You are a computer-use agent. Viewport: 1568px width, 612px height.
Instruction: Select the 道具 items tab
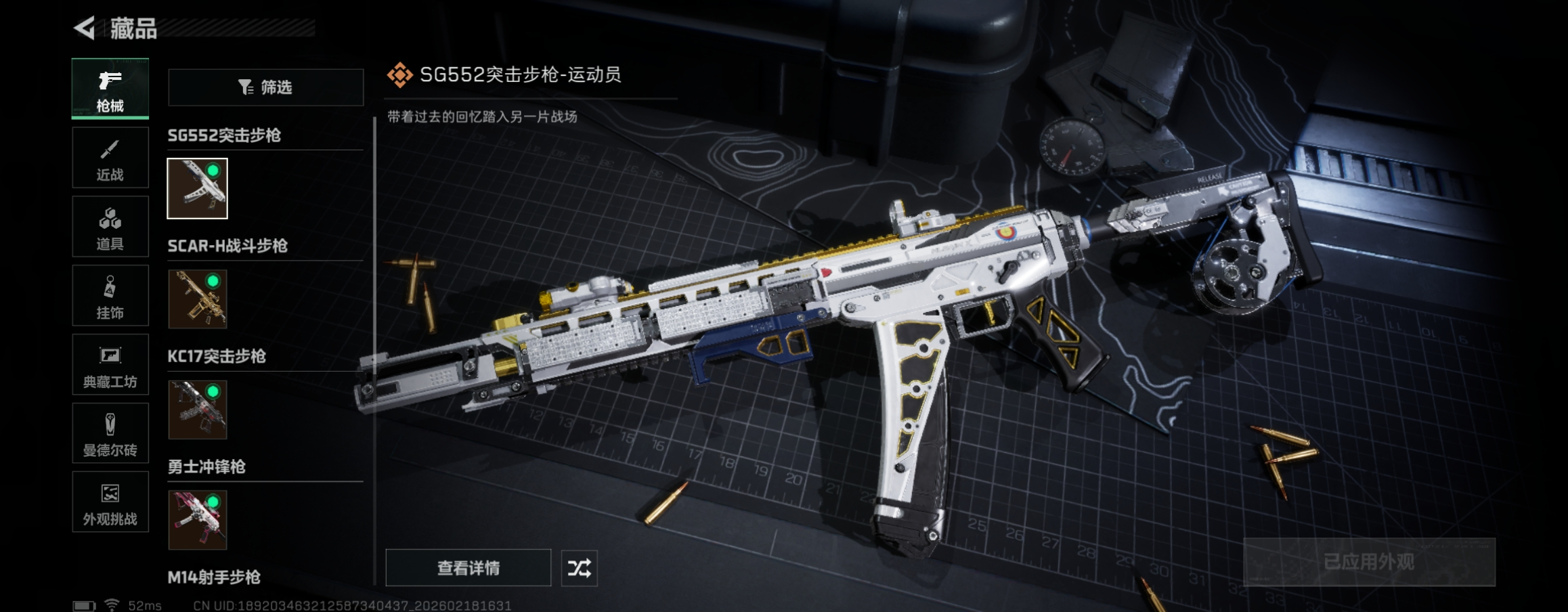coord(110,227)
